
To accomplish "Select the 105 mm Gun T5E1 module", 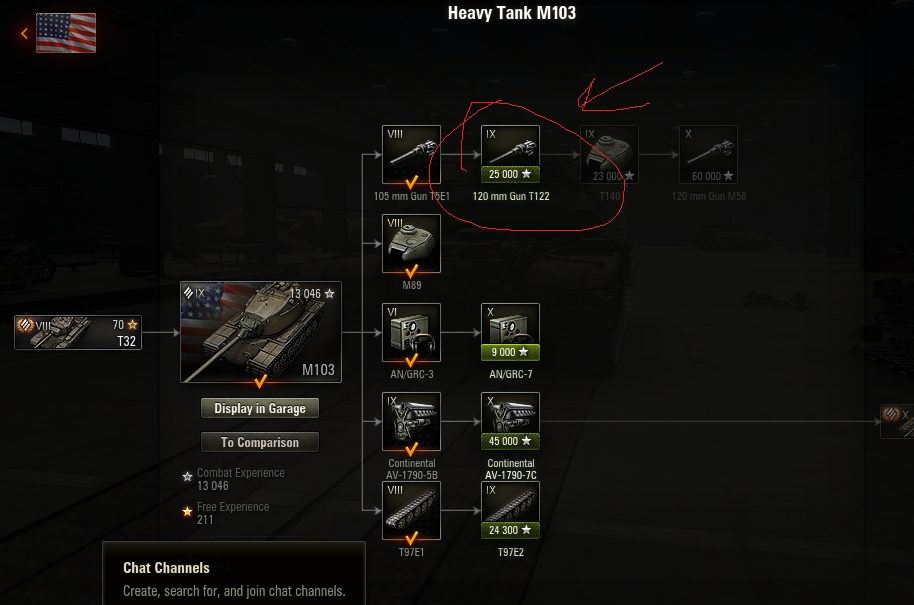I will click(411, 154).
